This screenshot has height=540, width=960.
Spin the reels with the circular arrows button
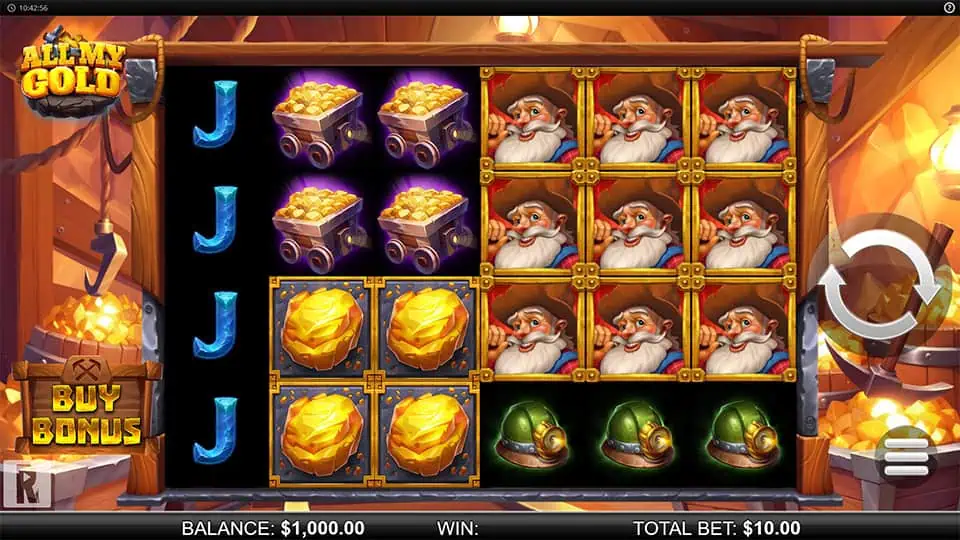(882, 288)
